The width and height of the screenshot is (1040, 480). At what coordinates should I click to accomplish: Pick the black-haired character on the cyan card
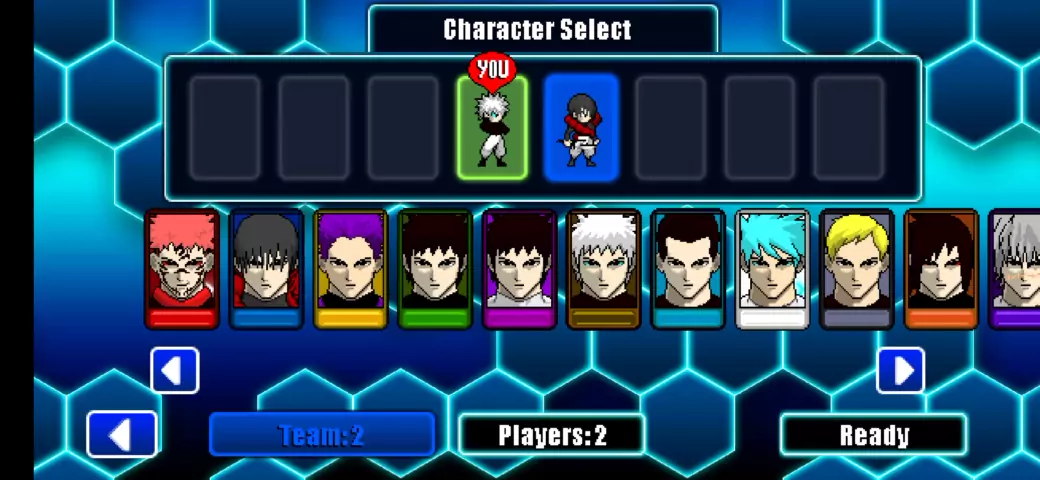[x=688, y=268]
